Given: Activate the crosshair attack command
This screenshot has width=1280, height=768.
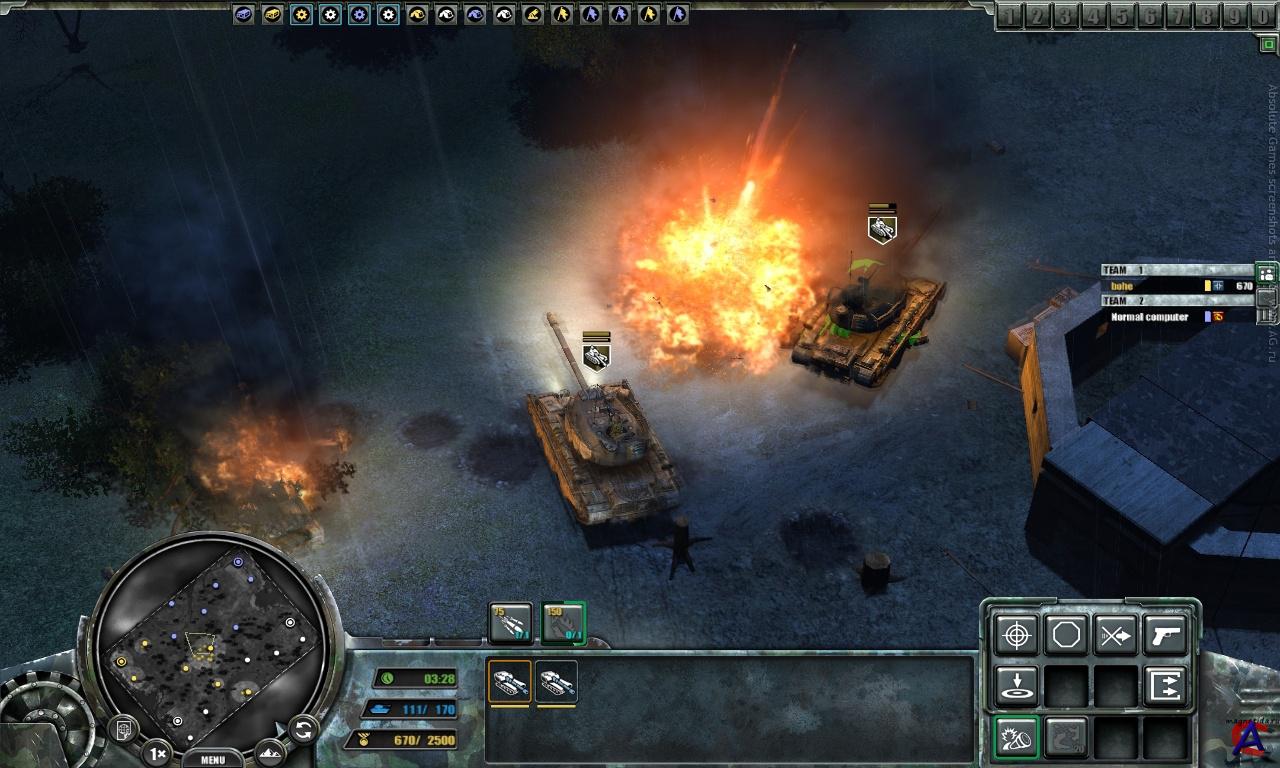Looking at the screenshot, I should (x=1017, y=635).
